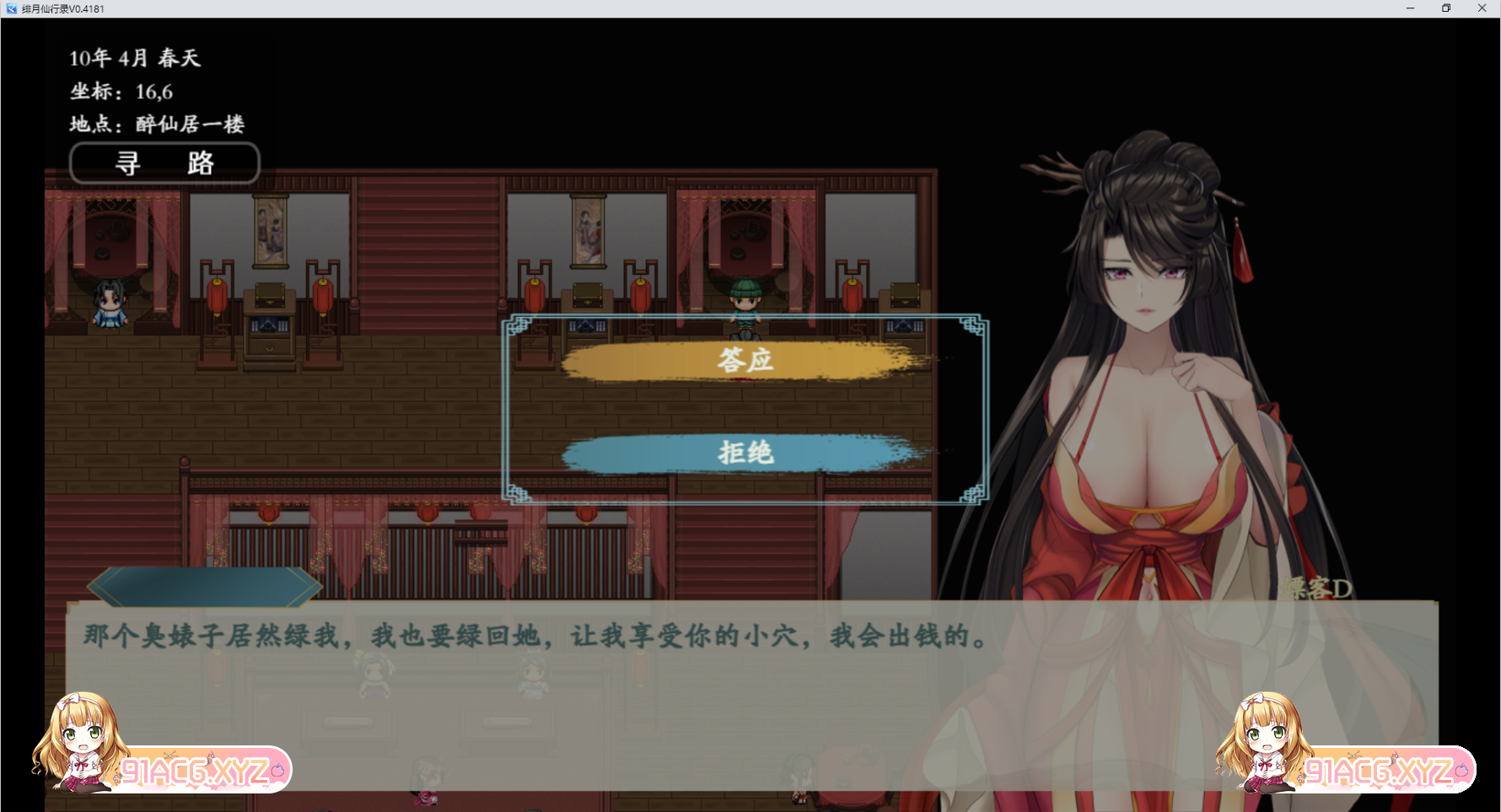Choose the blue 拒绝 option to refuse
This screenshot has height=812, width=1501.
pos(745,454)
